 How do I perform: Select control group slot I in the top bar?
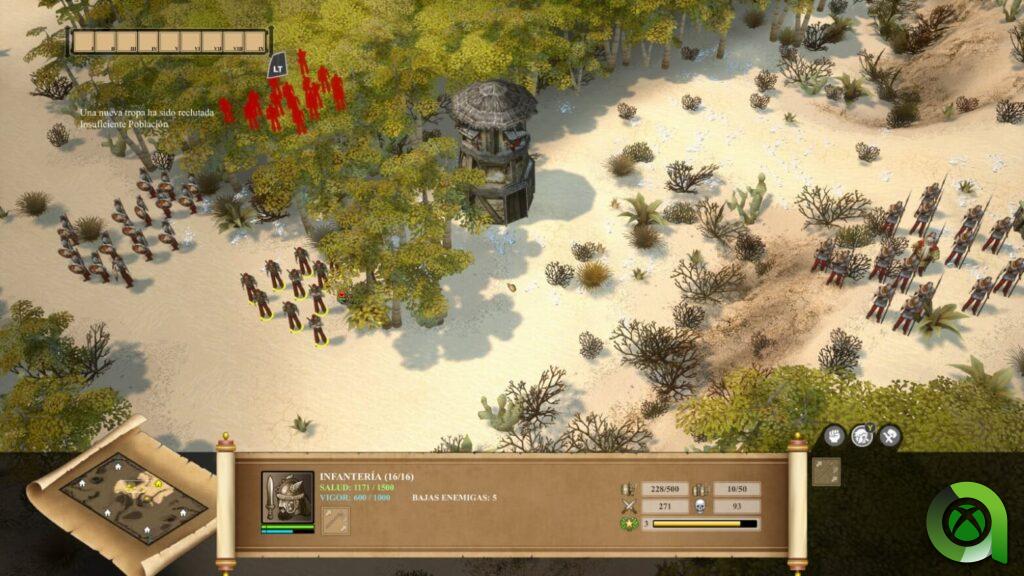(84, 42)
